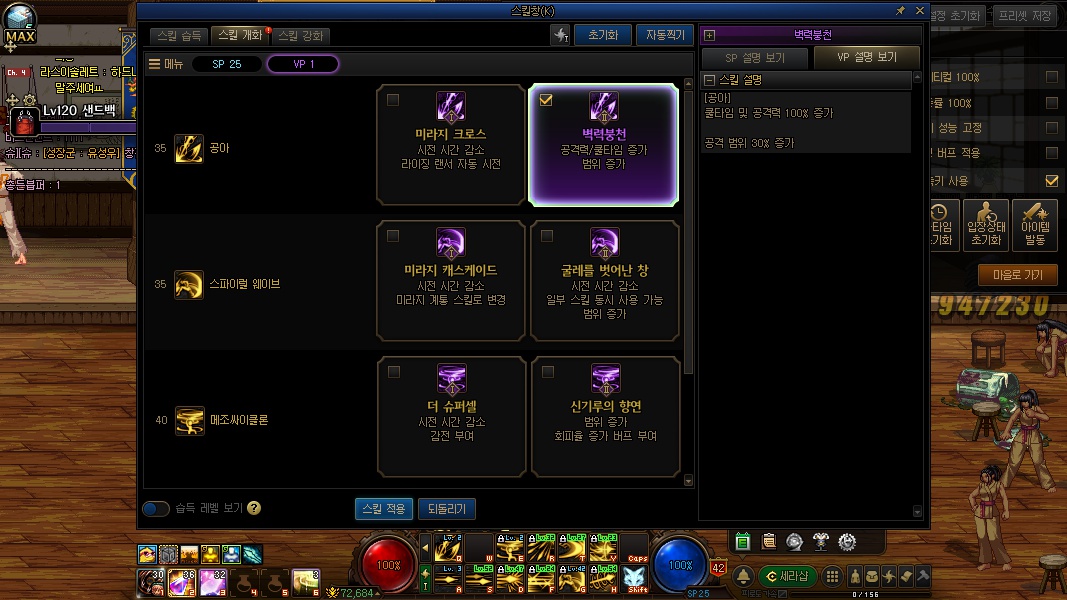This screenshot has height=600, width=1067.
Task: Select the 신기루의 향연 enhancement card
Action: 605,417
